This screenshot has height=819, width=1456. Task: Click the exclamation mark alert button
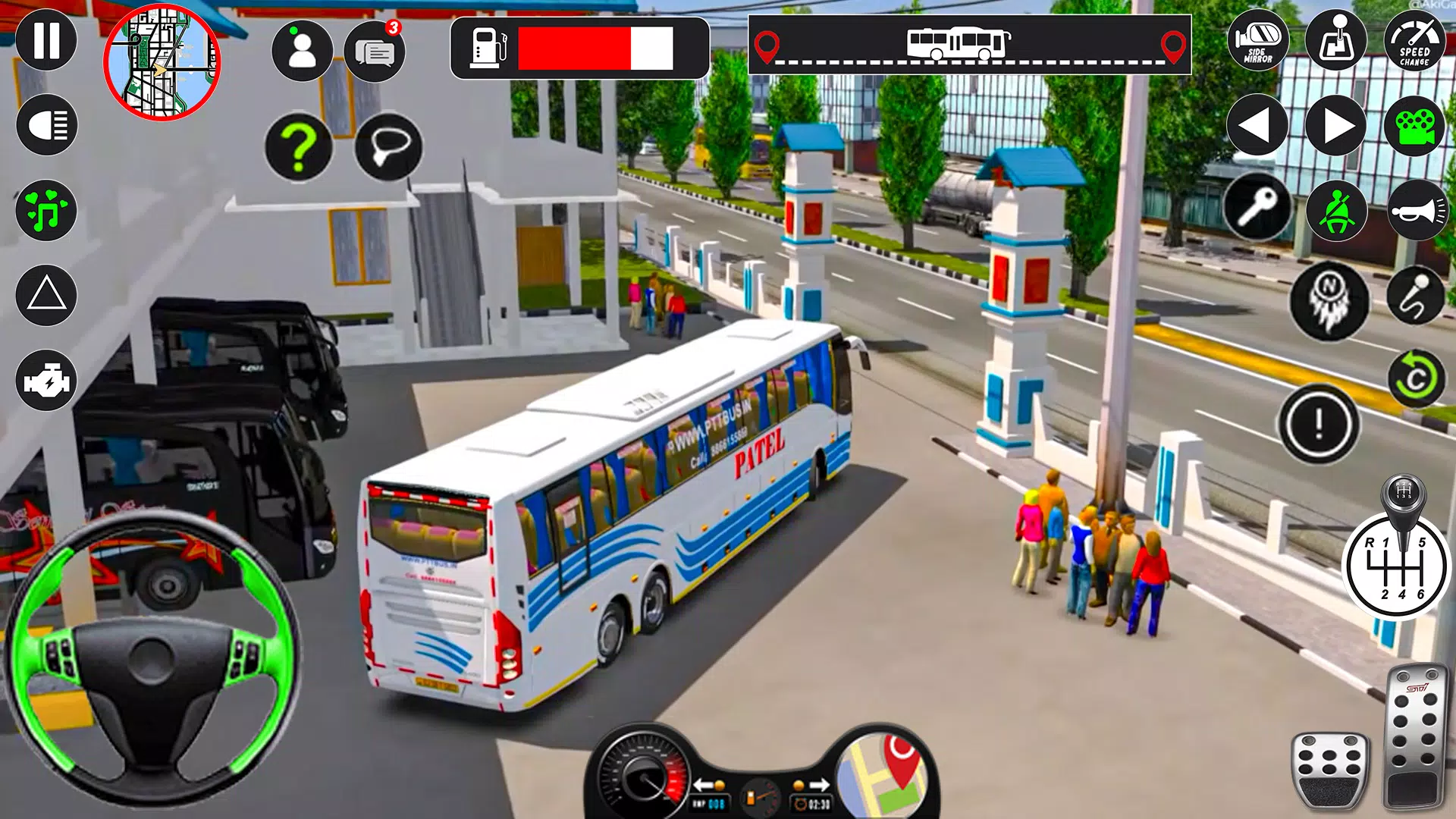(x=1319, y=423)
